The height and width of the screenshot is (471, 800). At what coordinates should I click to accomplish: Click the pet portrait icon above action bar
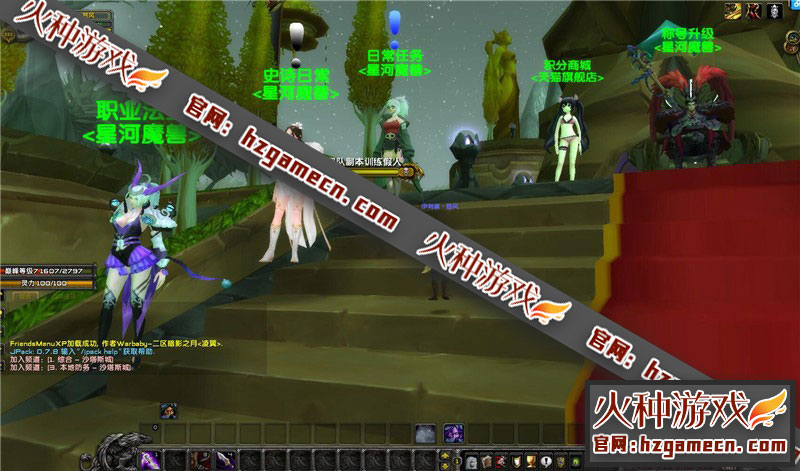[169, 410]
